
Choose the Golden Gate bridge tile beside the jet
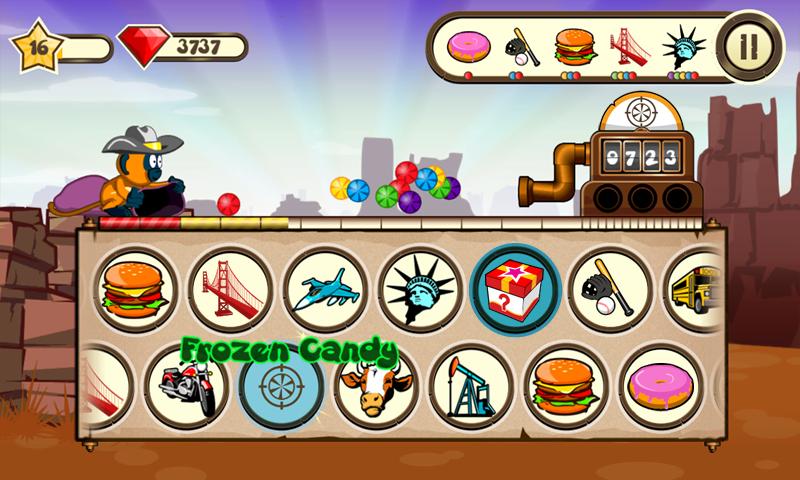[231, 290]
